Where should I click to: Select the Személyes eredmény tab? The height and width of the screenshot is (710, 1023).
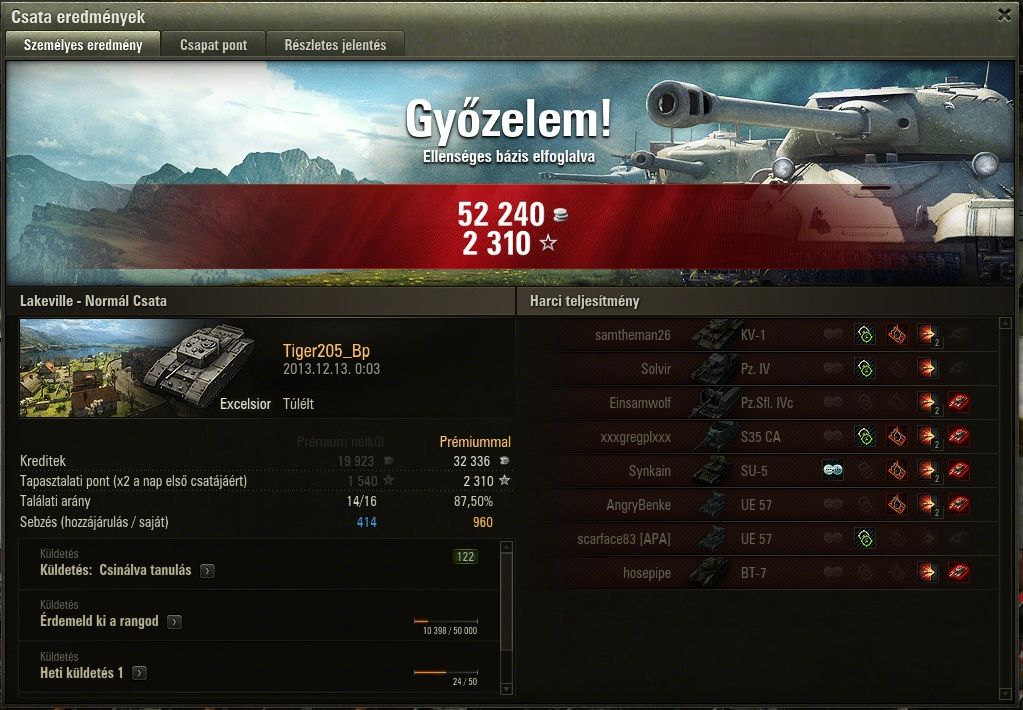(83, 45)
